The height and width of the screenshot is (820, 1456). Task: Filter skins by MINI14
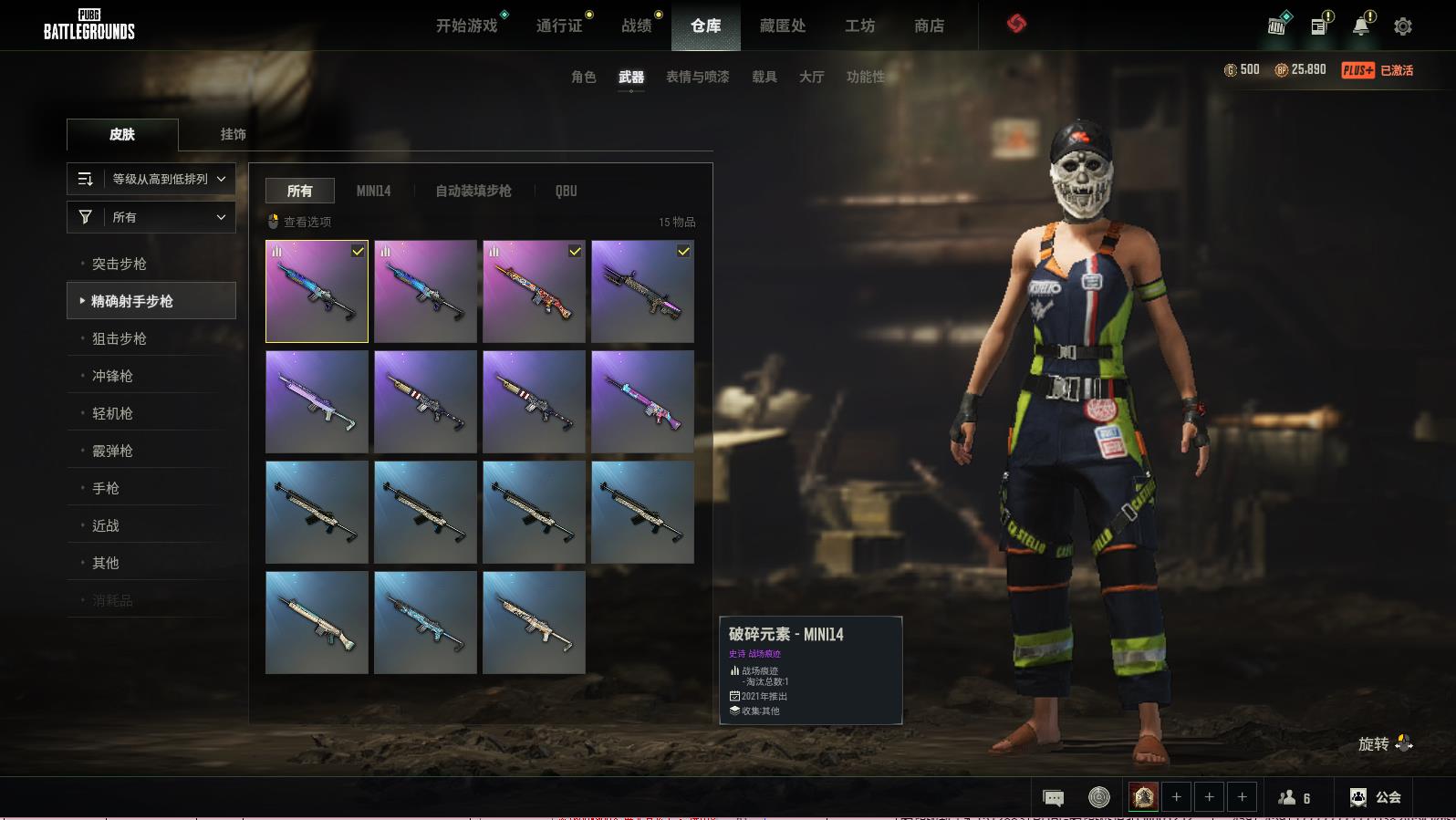click(x=373, y=191)
